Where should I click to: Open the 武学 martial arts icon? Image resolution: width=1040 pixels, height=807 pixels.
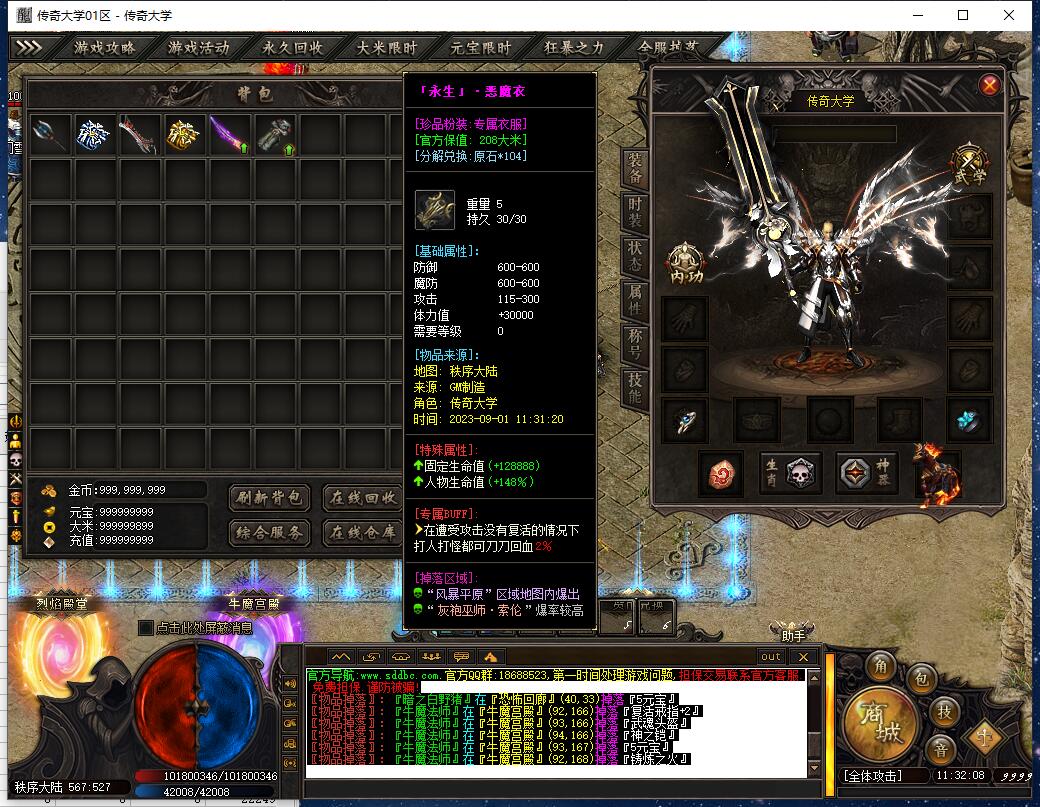click(968, 163)
